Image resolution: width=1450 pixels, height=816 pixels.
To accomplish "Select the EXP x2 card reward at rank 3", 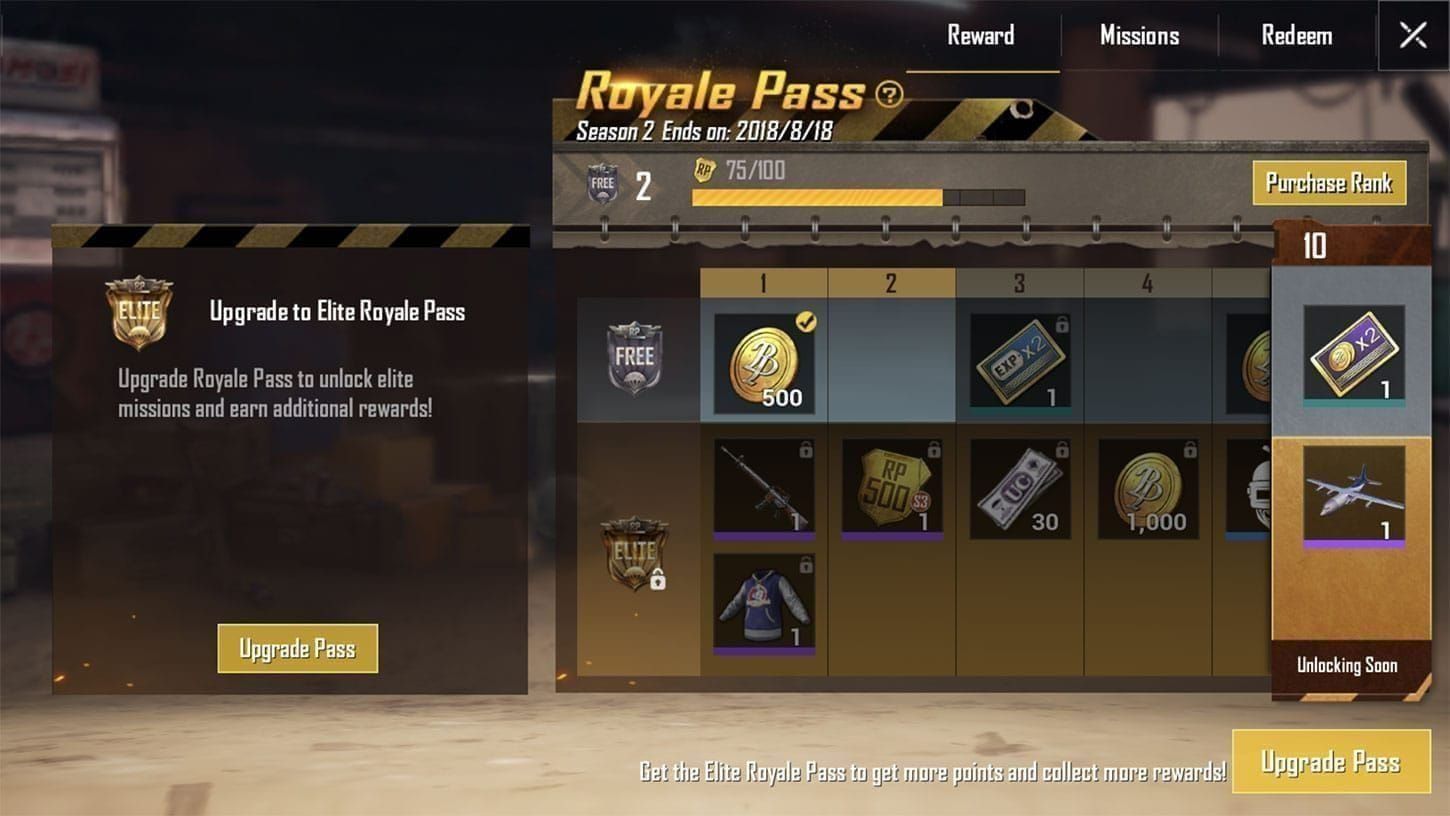I will point(1020,362).
